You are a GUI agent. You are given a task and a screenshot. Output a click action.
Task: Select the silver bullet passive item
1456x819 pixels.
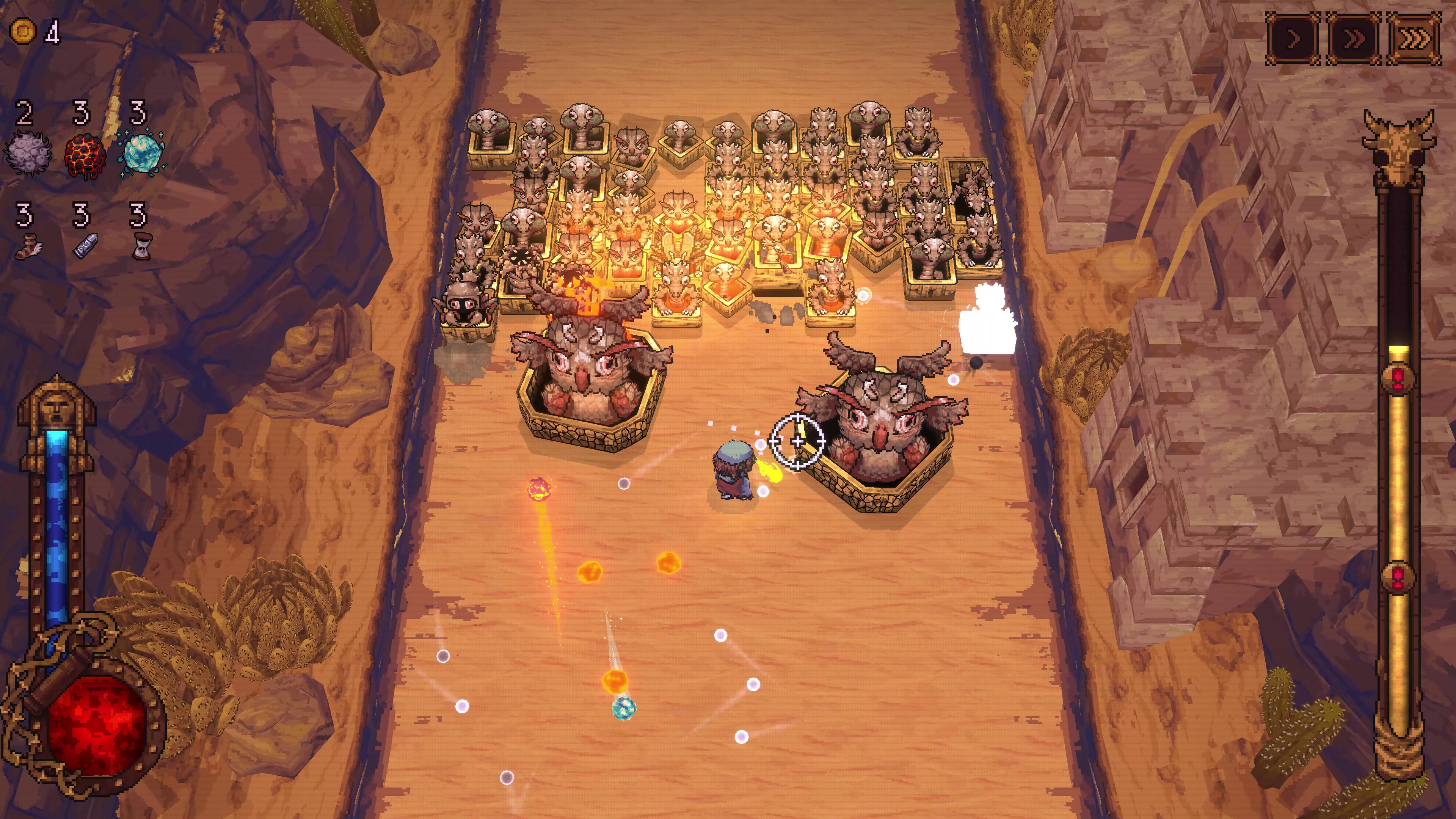coord(85,246)
